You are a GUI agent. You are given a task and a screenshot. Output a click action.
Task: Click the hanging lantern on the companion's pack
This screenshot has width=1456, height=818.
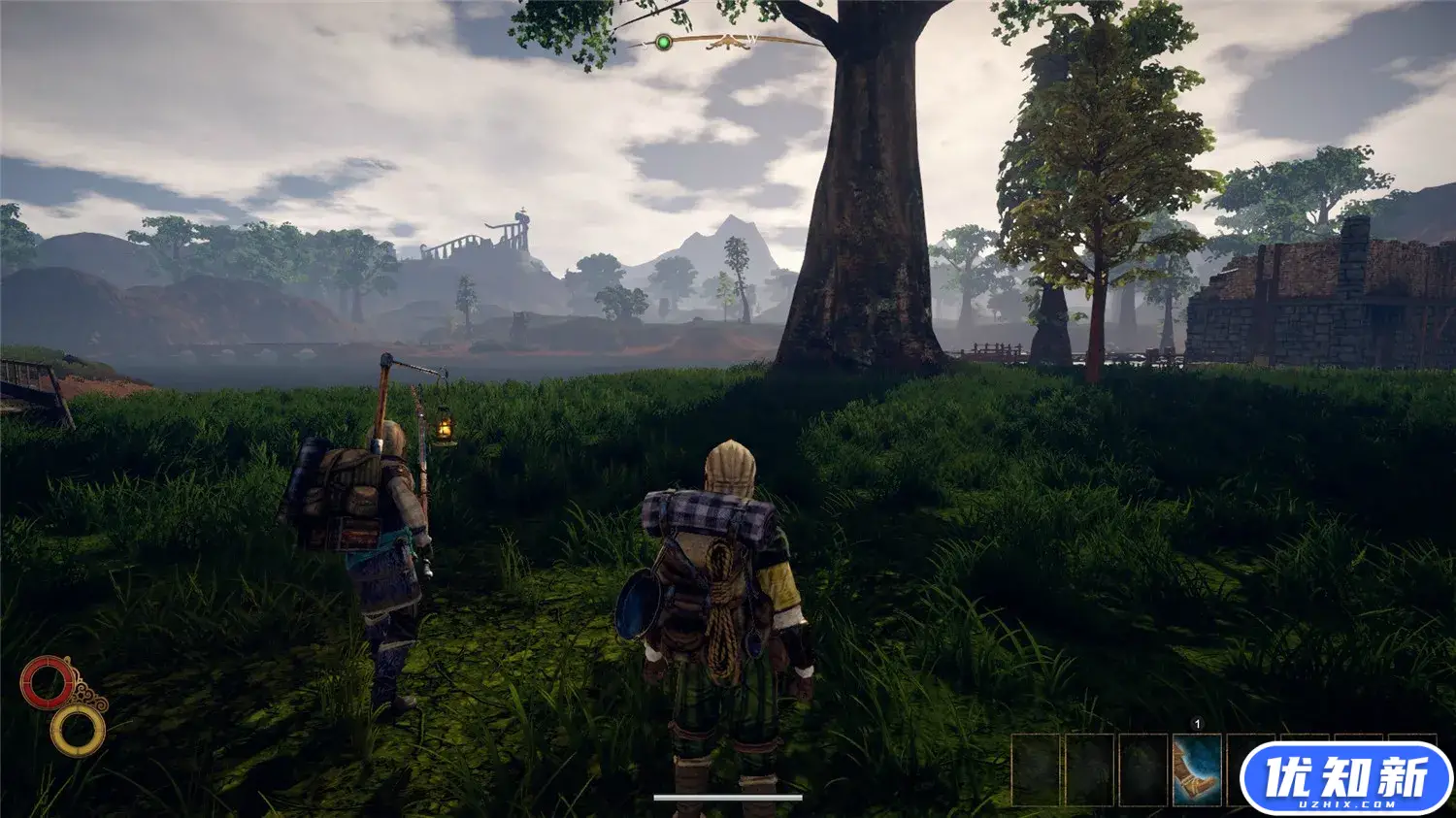(x=442, y=427)
